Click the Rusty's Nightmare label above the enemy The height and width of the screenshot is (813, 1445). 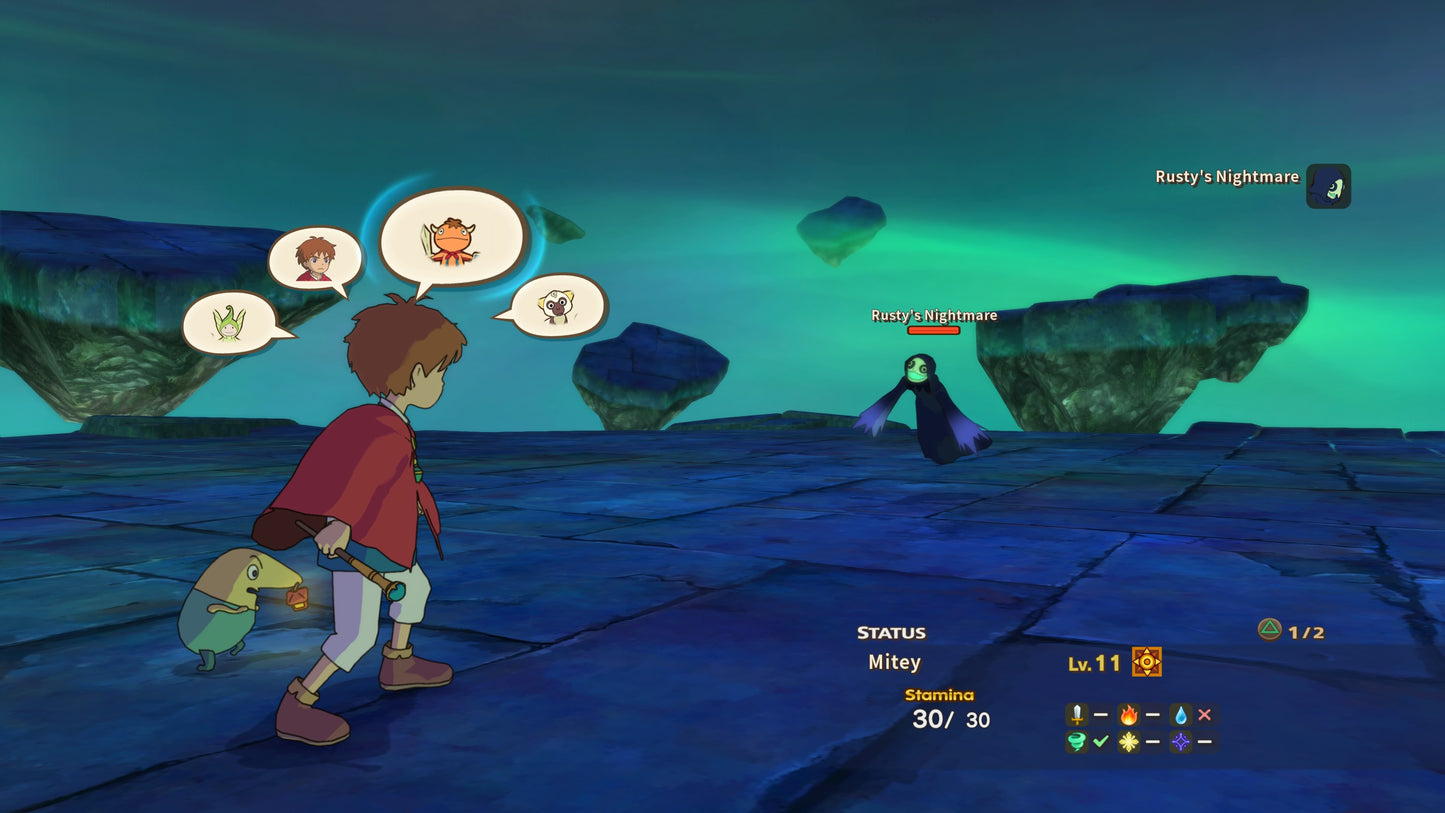coord(933,315)
